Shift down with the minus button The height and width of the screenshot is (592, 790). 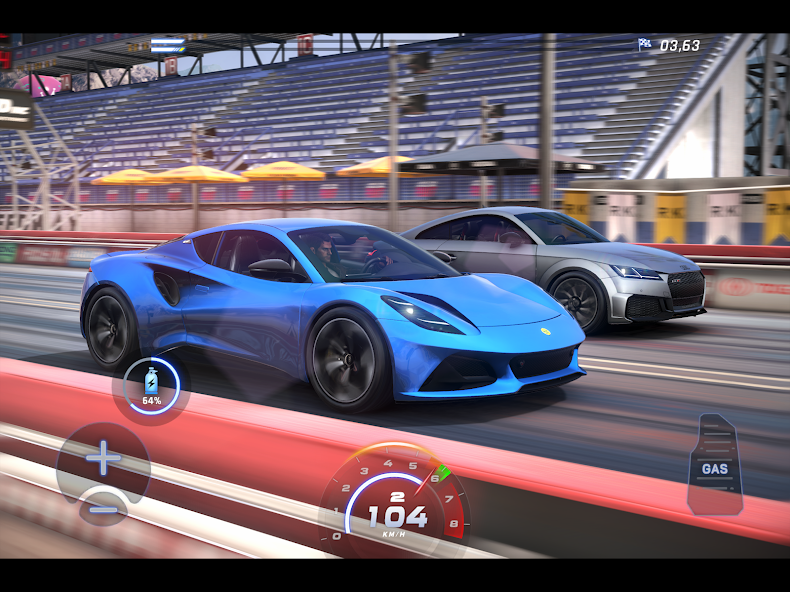pyautogui.click(x=103, y=507)
